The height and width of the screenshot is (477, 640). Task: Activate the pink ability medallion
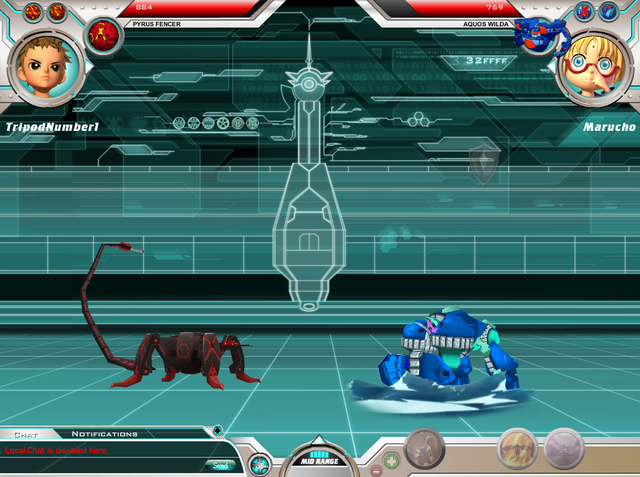point(564,448)
